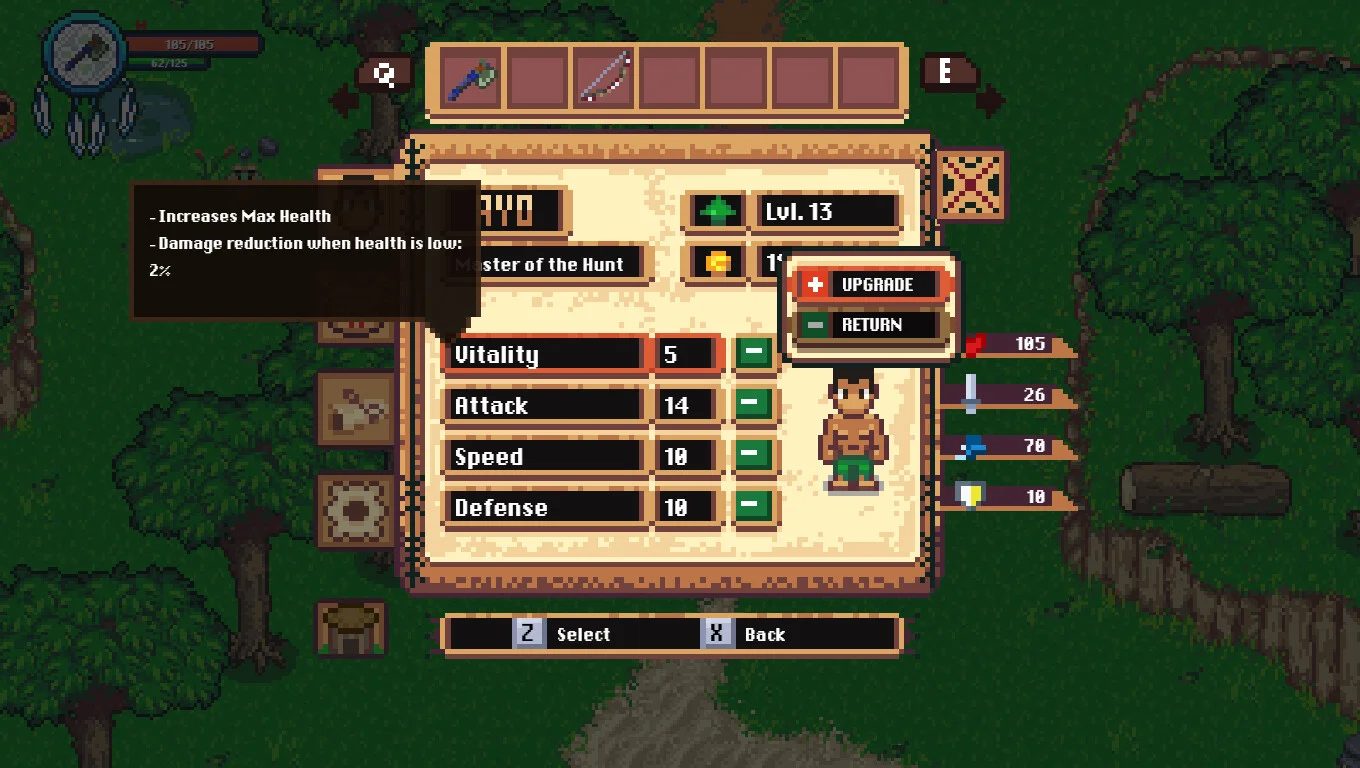Open the hut icon tab
This screenshot has height=768, width=1360.
pyautogui.click(x=351, y=628)
